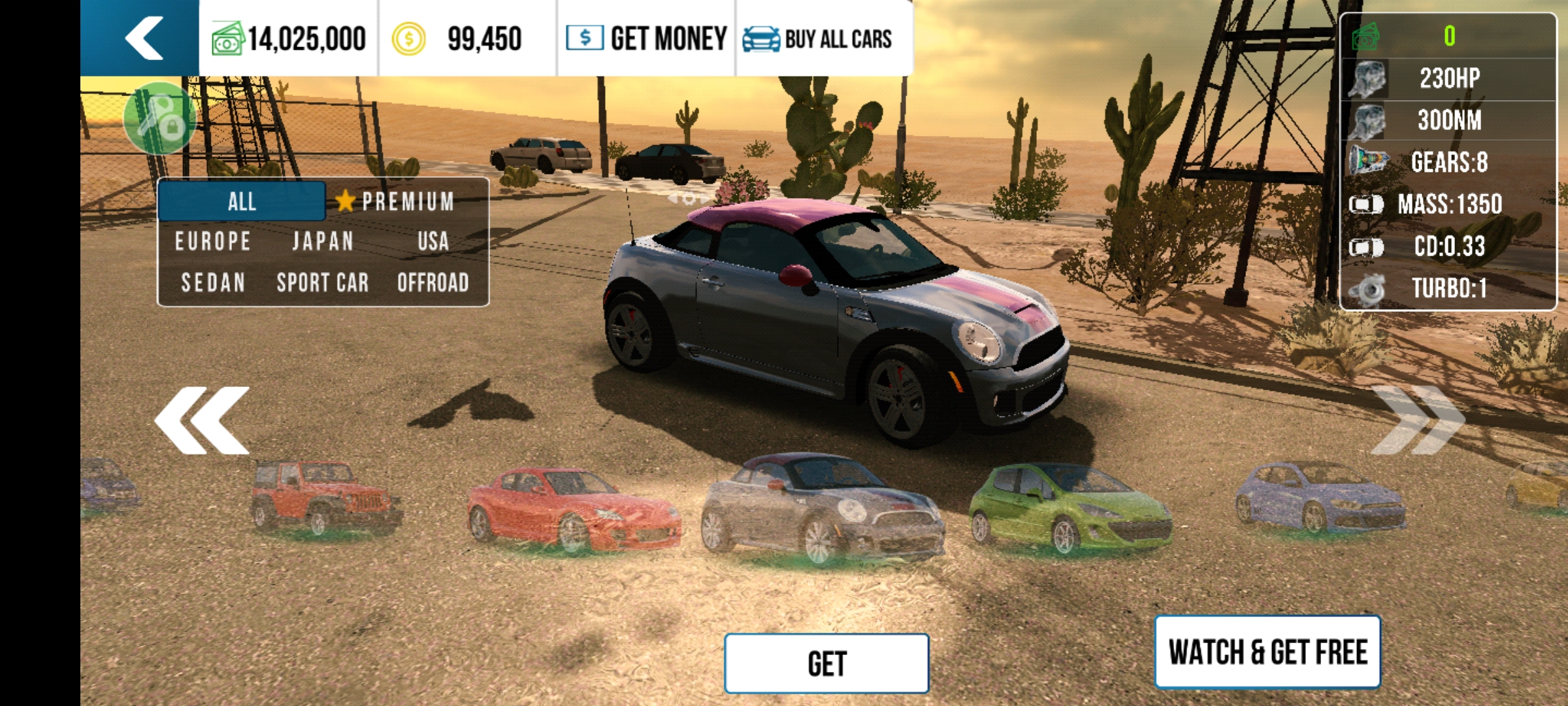The height and width of the screenshot is (706, 1568).
Task: Open the GET MONEY shop
Action: (646, 39)
